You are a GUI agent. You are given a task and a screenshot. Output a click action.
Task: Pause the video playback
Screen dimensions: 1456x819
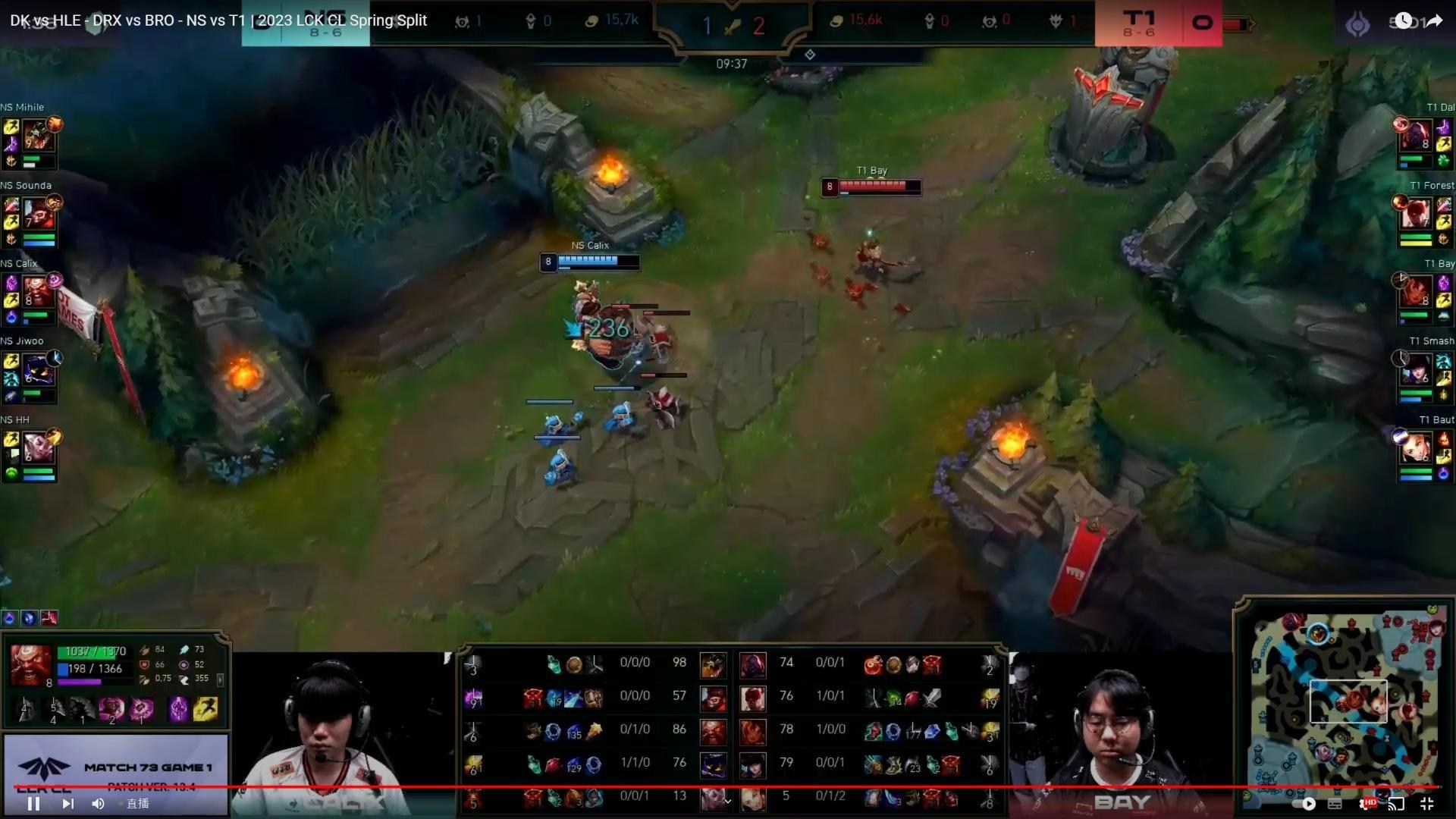(x=33, y=803)
